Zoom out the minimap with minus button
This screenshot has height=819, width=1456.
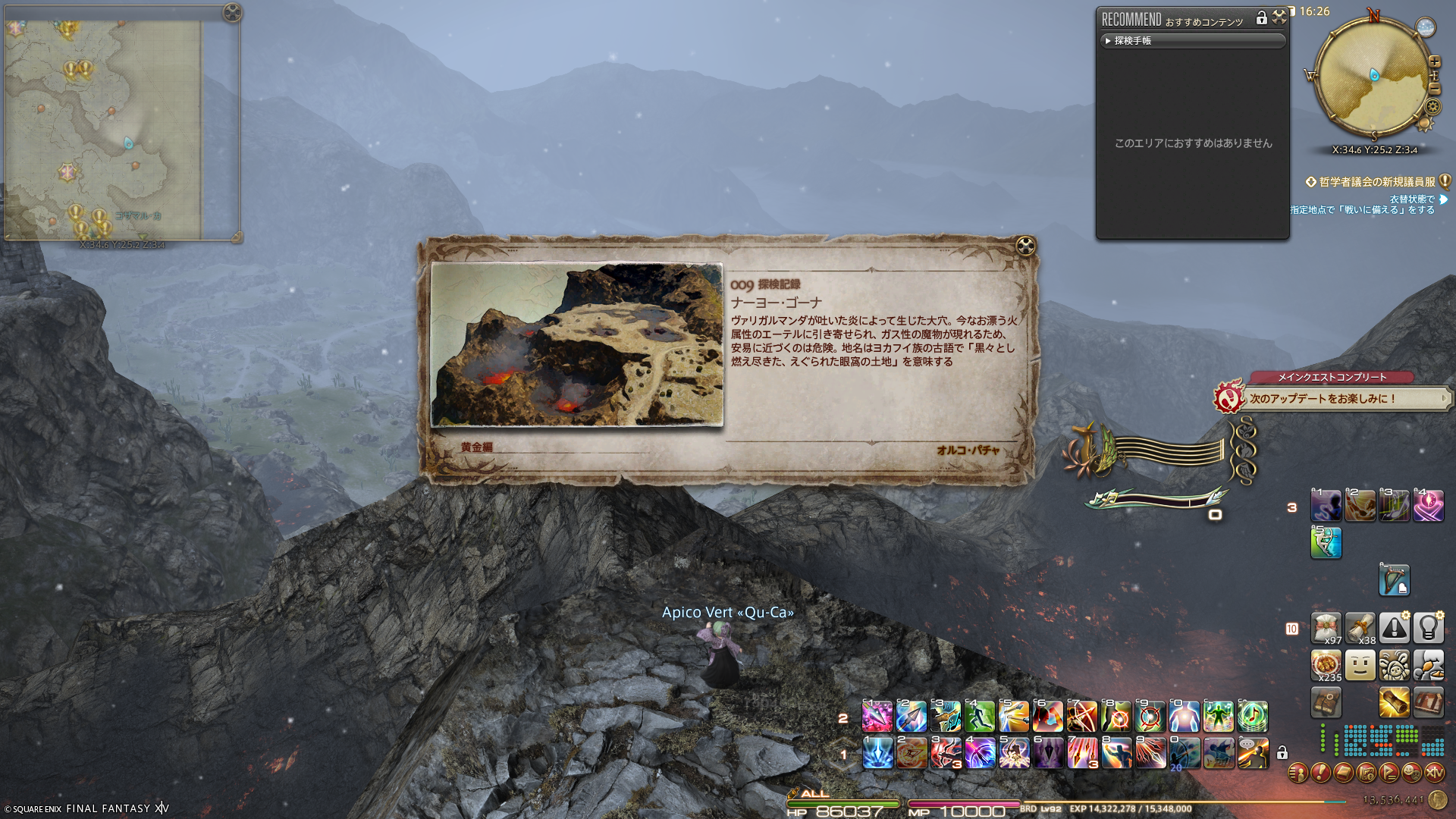click(x=1435, y=89)
